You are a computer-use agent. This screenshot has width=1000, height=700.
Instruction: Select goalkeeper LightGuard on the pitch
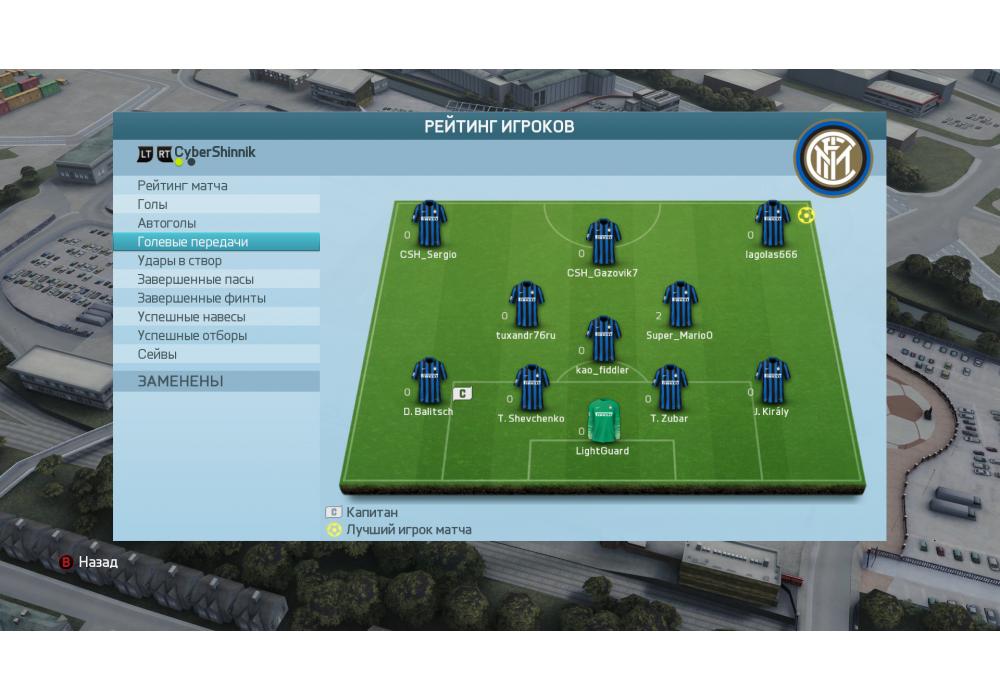click(602, 421)
